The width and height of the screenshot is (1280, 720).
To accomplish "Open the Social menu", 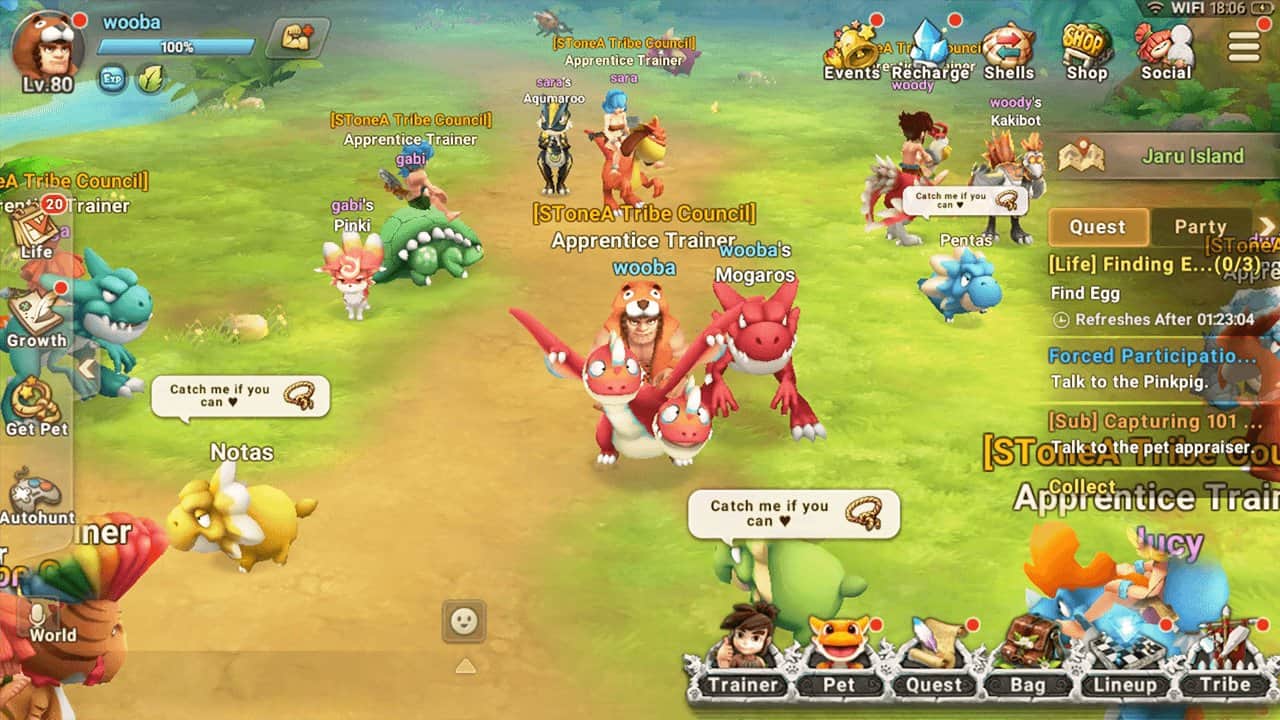I will pos(1166,50).
